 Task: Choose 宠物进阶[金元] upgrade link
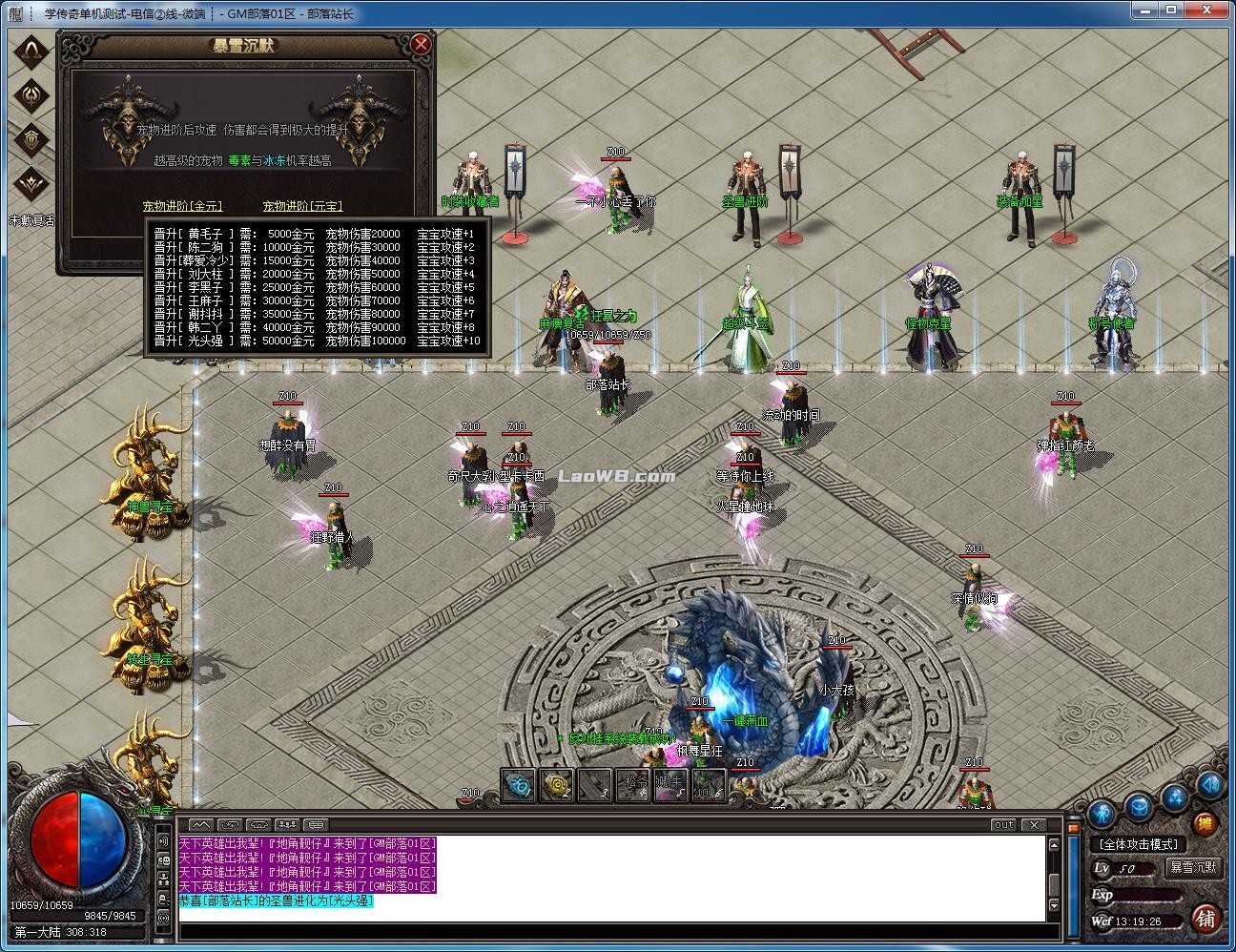181,206
